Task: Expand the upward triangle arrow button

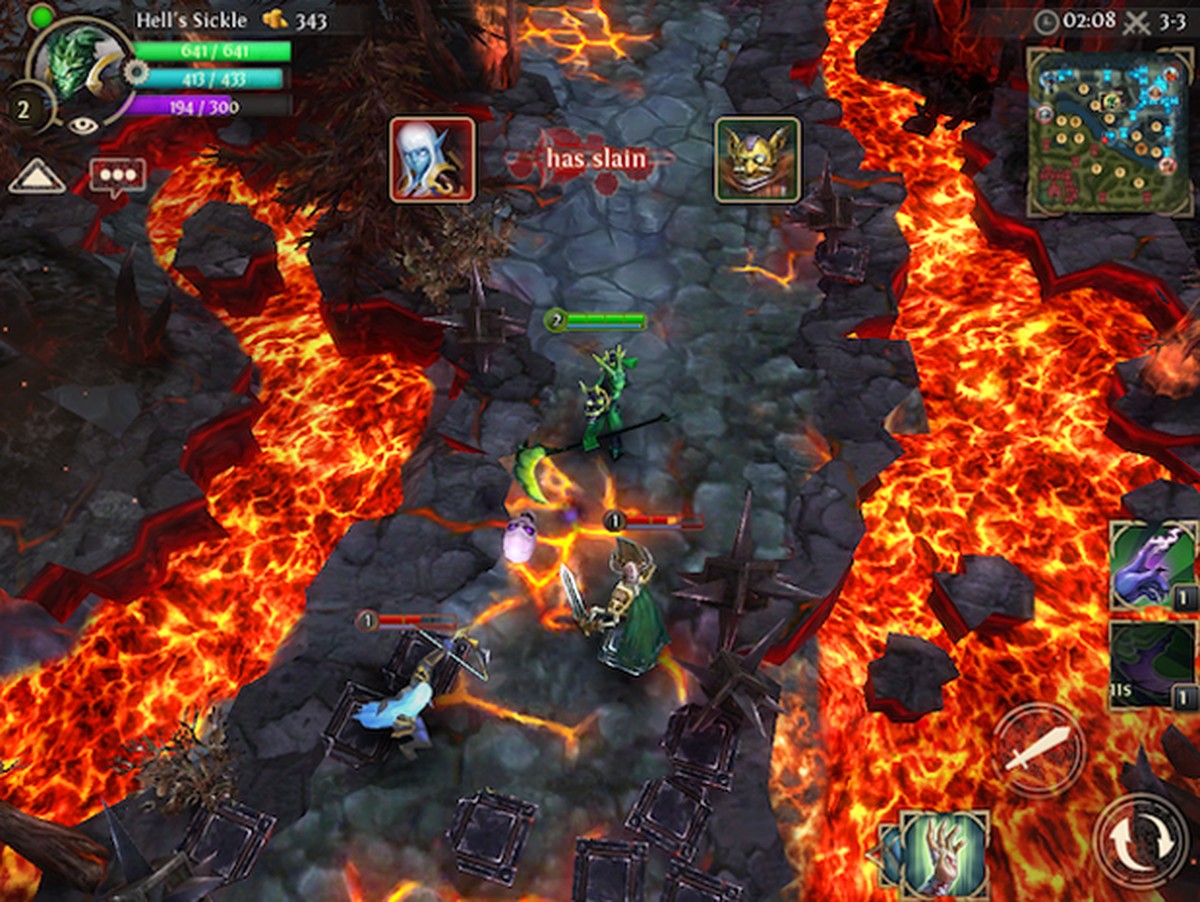Action: tap(37, 178)
